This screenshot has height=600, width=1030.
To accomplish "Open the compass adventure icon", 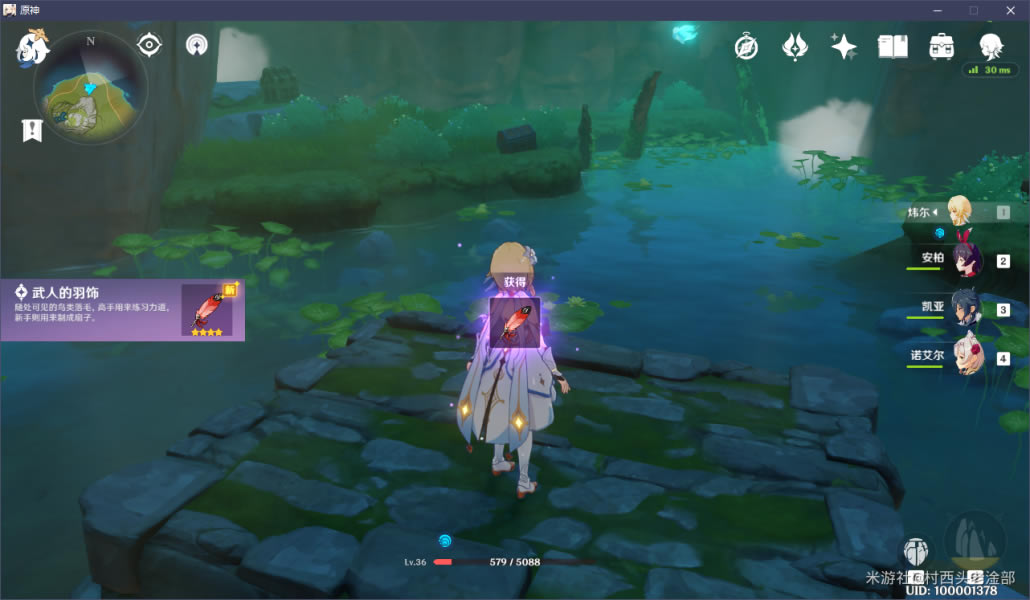I will [746, 46].
